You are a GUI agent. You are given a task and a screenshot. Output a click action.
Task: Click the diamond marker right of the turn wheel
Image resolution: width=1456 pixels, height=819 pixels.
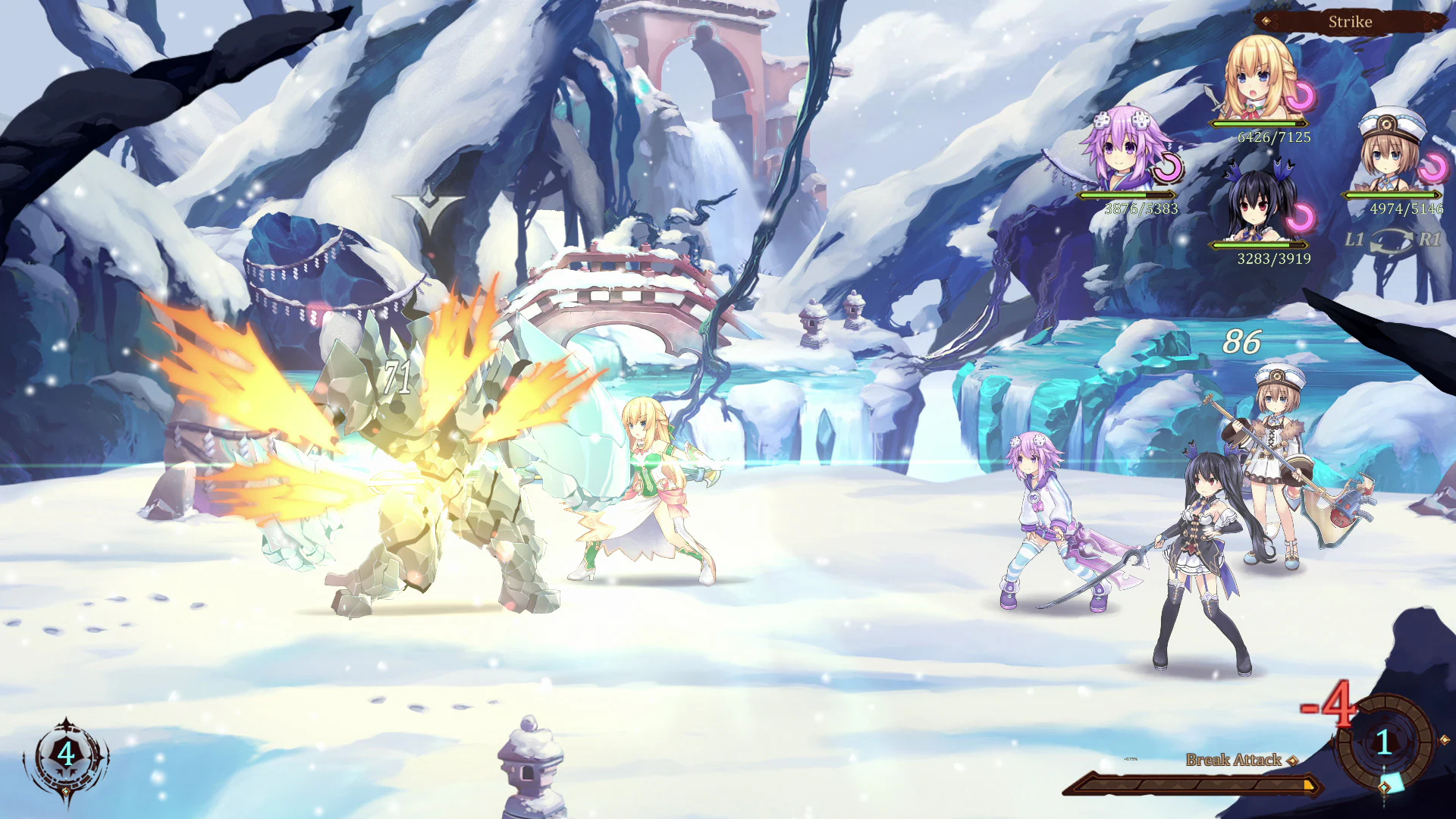tap(1446, 739)
